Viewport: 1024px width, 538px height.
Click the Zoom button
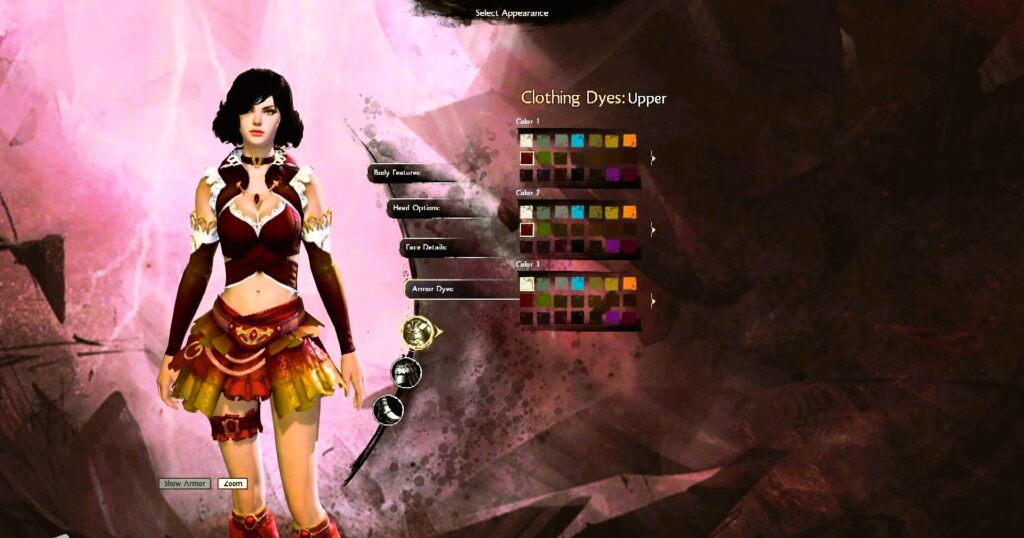(x=232, y=484)
